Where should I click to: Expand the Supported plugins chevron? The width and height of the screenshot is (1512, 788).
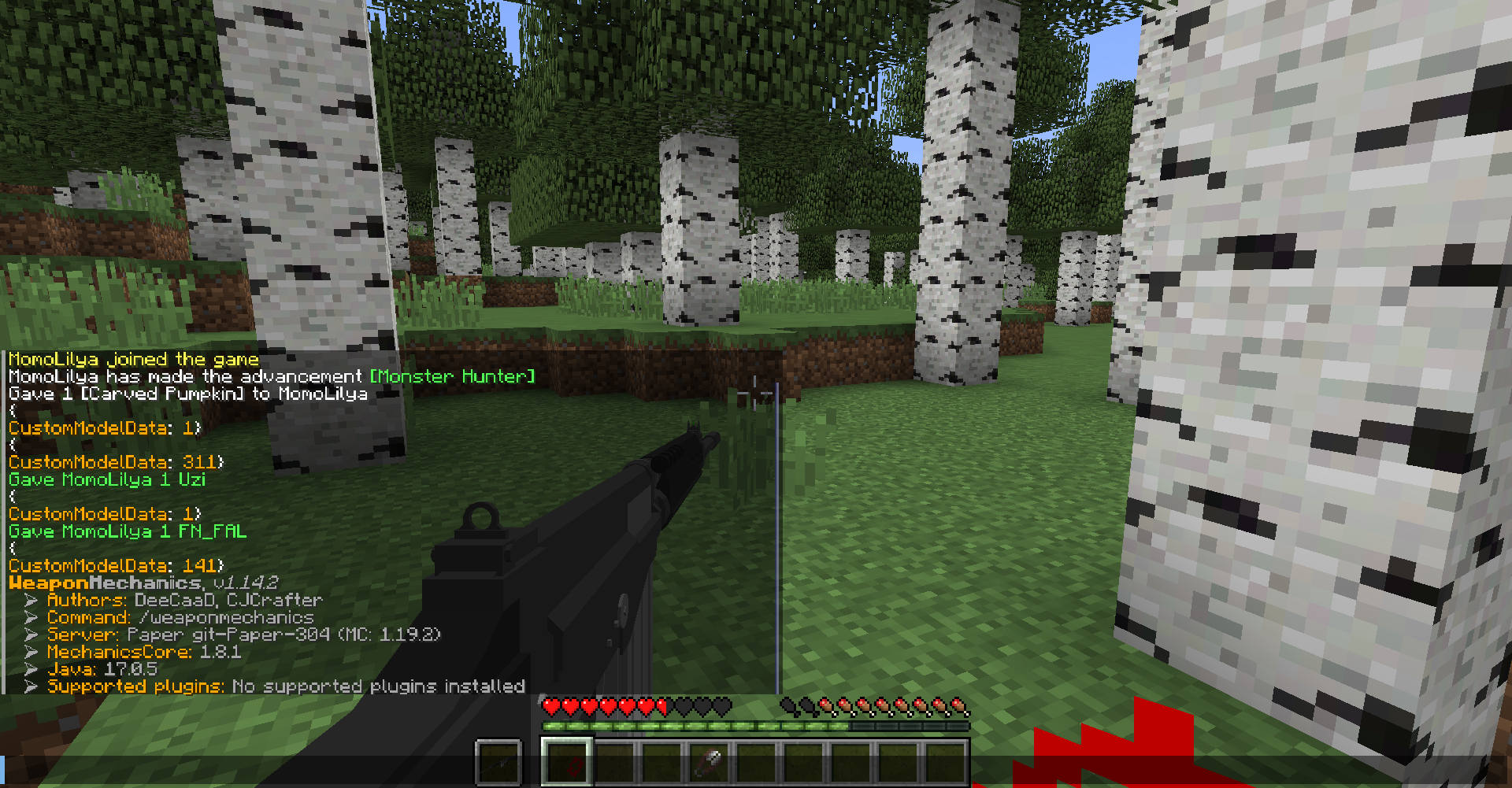[31, 686]
